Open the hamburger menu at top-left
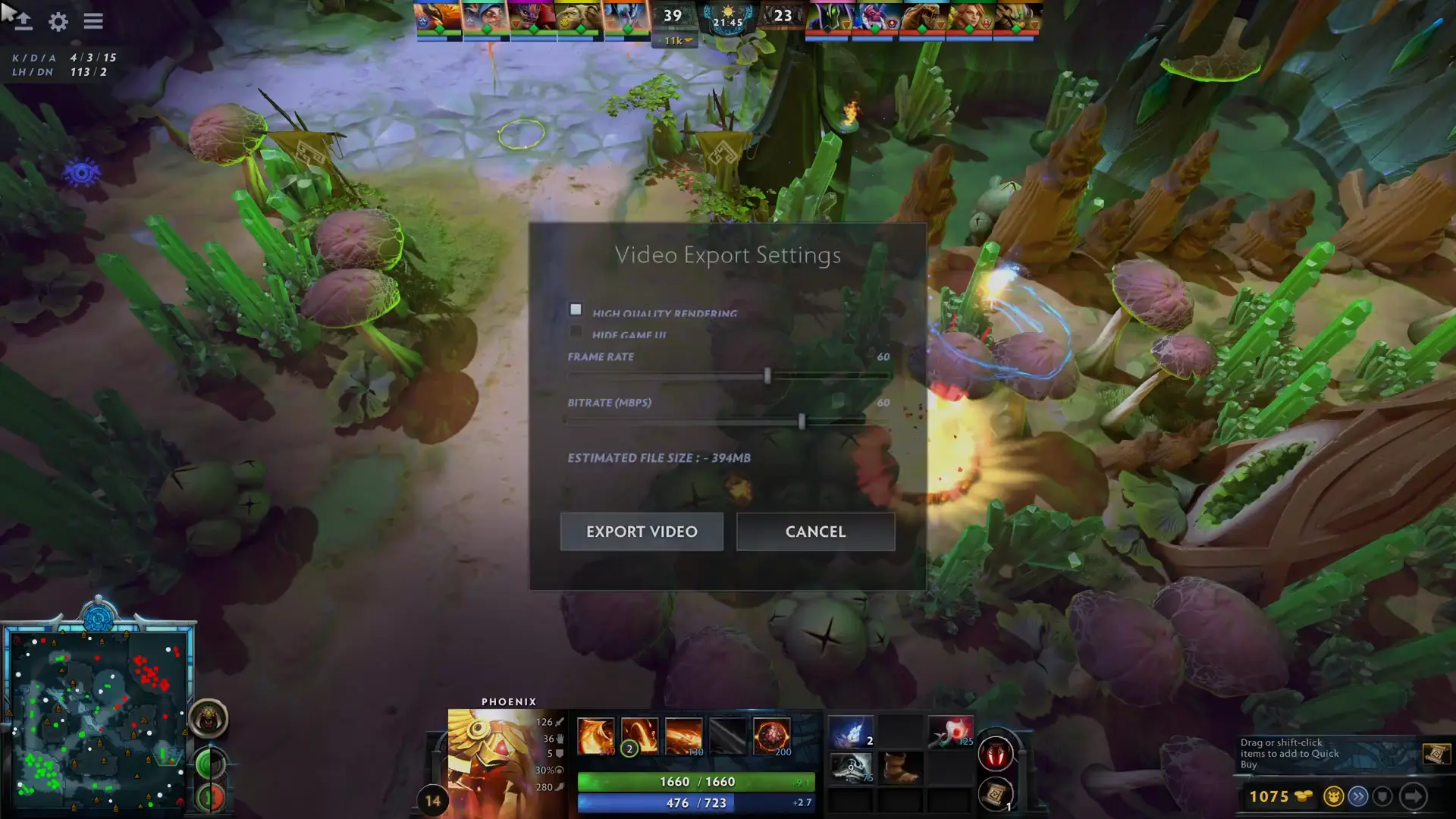The width and height of the screenshot is (1456, 819). [x=93, y=21]
